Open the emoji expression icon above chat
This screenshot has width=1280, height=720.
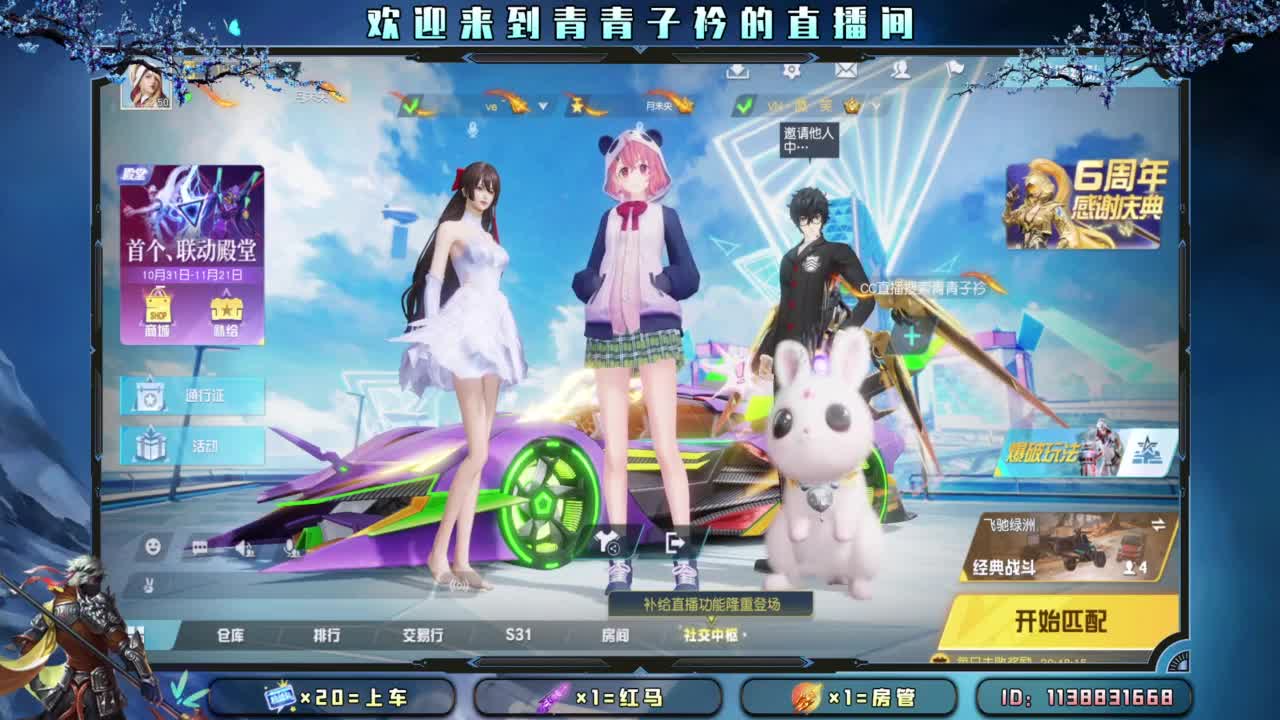(151, 548)
